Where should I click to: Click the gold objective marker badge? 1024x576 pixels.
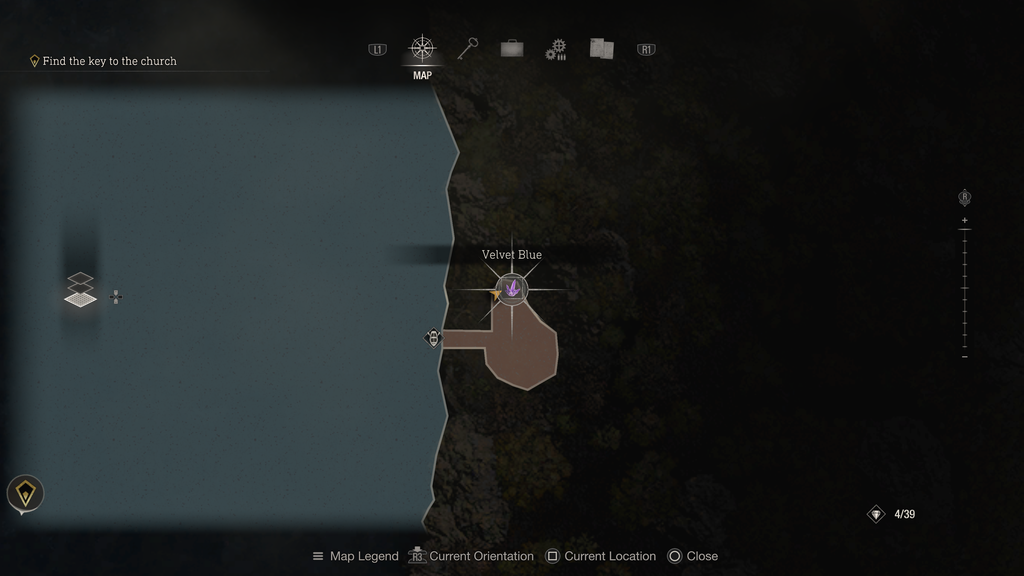coord(25,493)
